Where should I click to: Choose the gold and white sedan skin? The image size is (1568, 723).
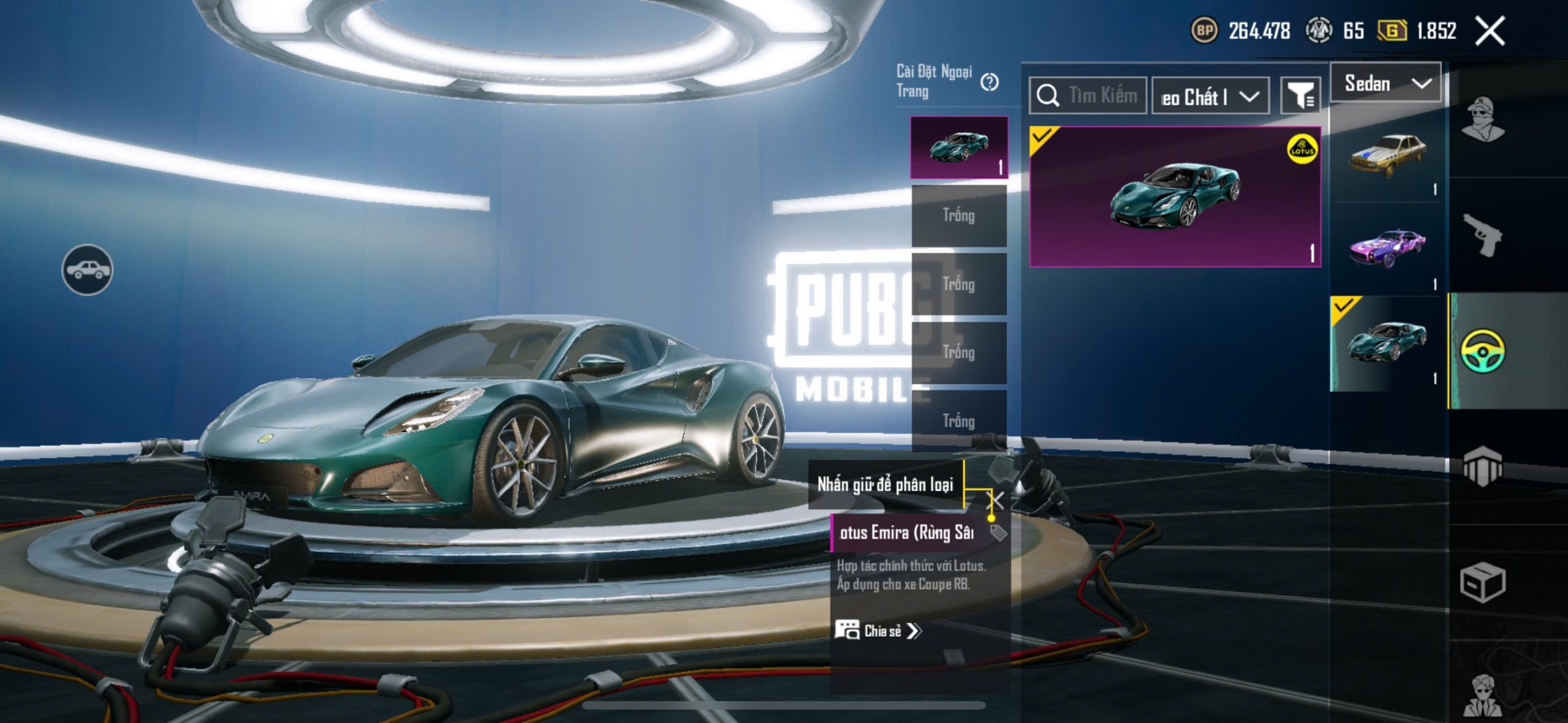[1388, 157]
